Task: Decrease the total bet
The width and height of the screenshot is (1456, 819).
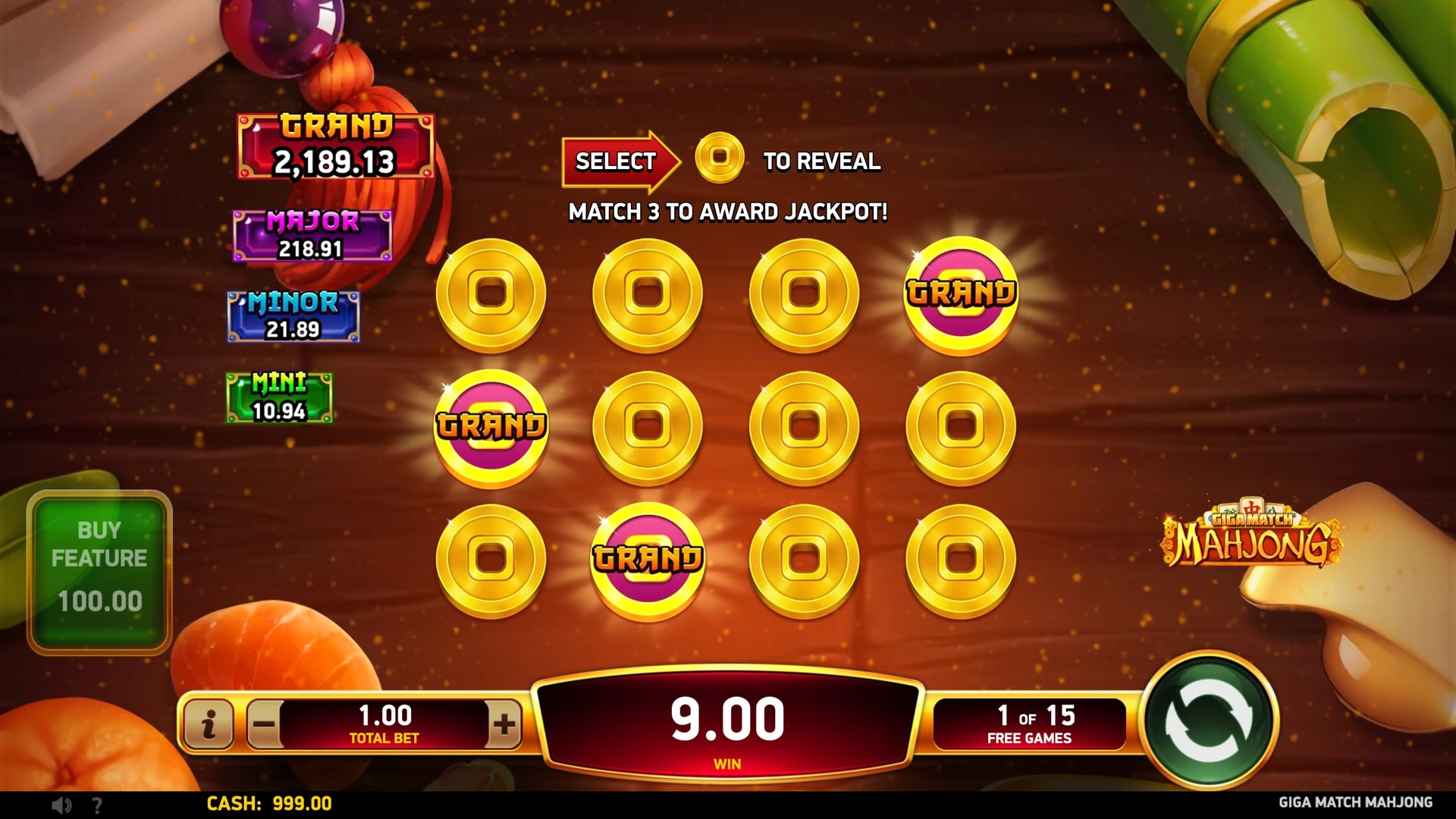Action: (264, 723)
